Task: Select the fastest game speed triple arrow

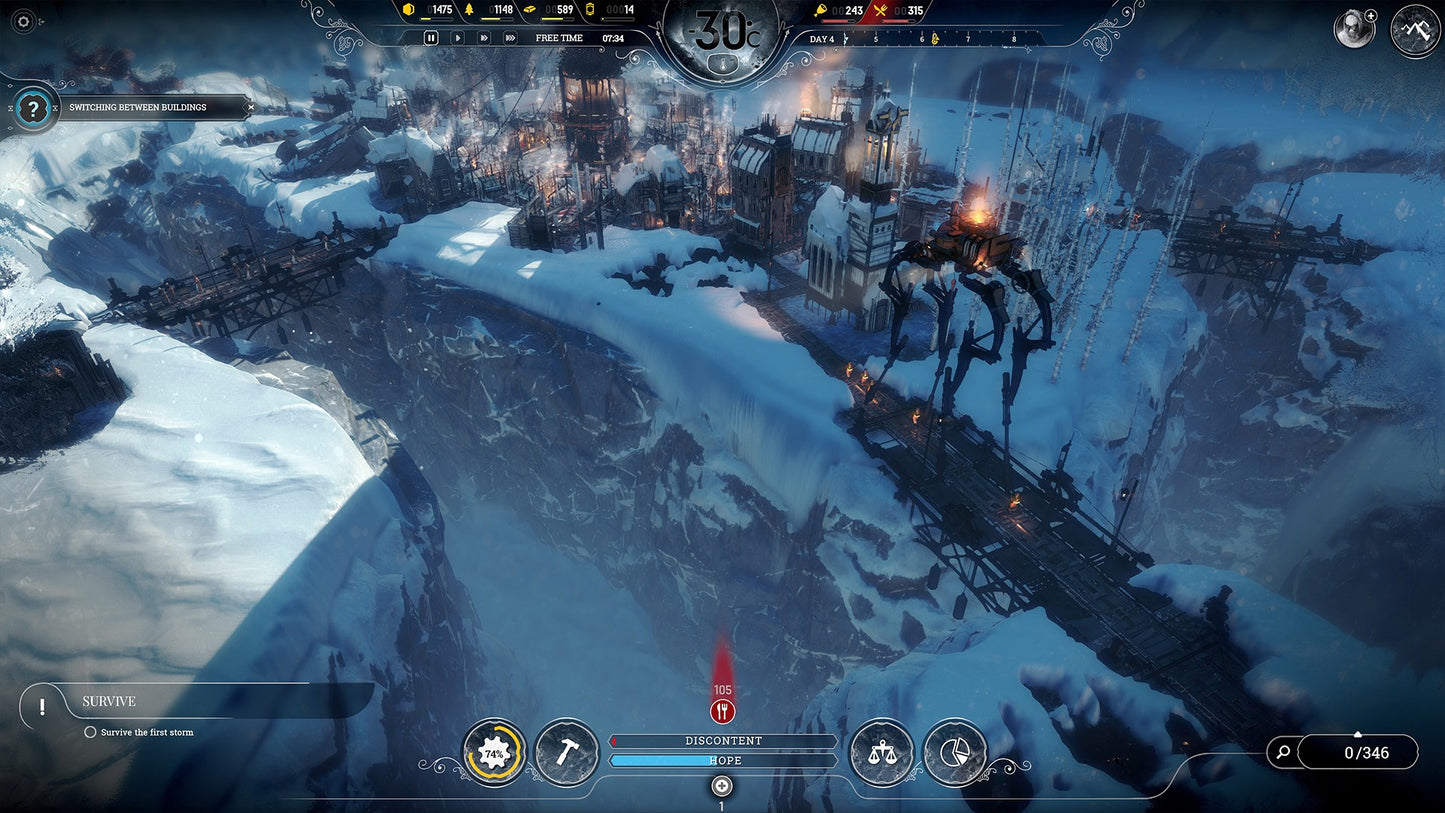Action: [509, 38]
